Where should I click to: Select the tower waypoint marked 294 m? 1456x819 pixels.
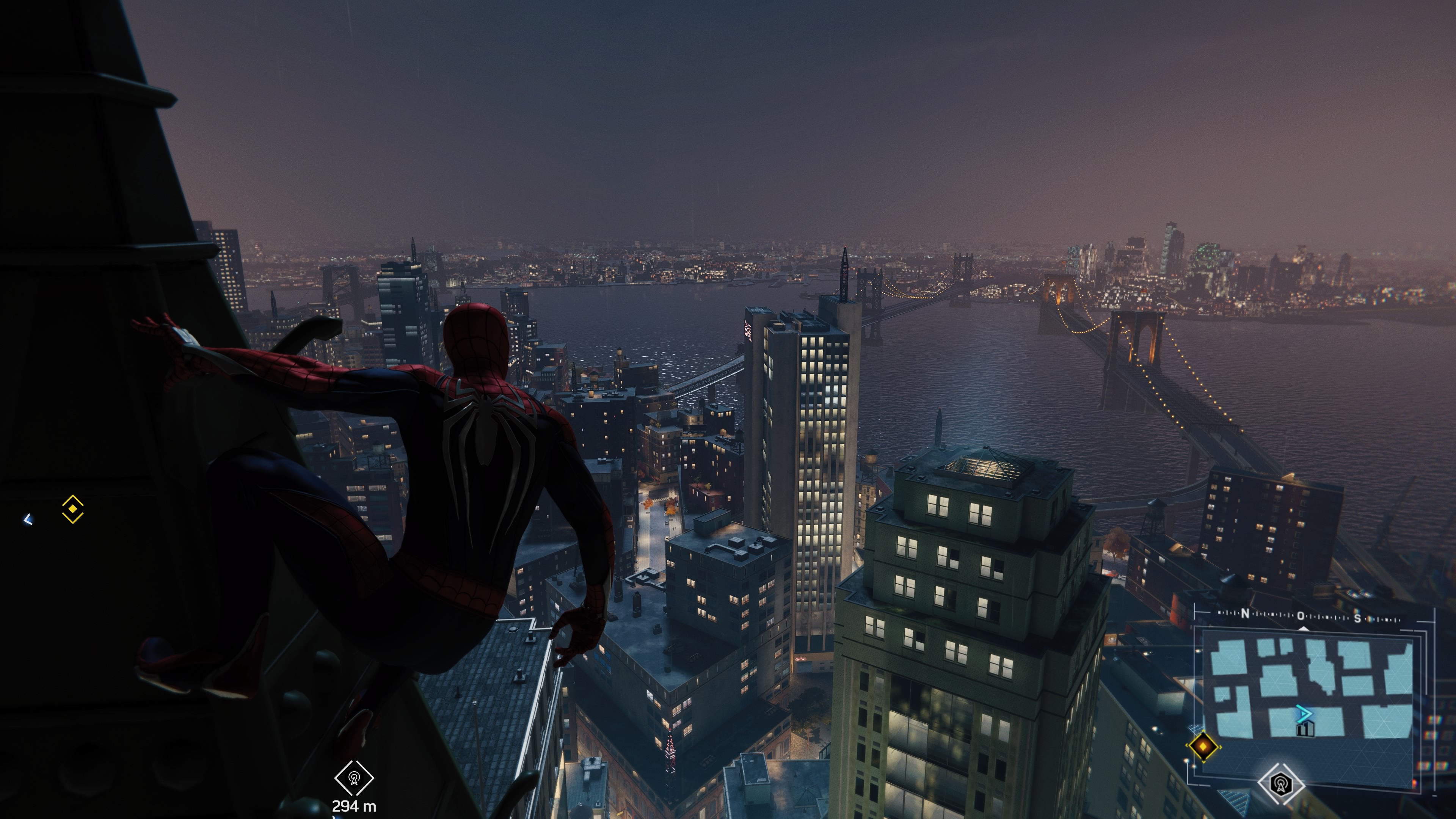tap(354, 779)
